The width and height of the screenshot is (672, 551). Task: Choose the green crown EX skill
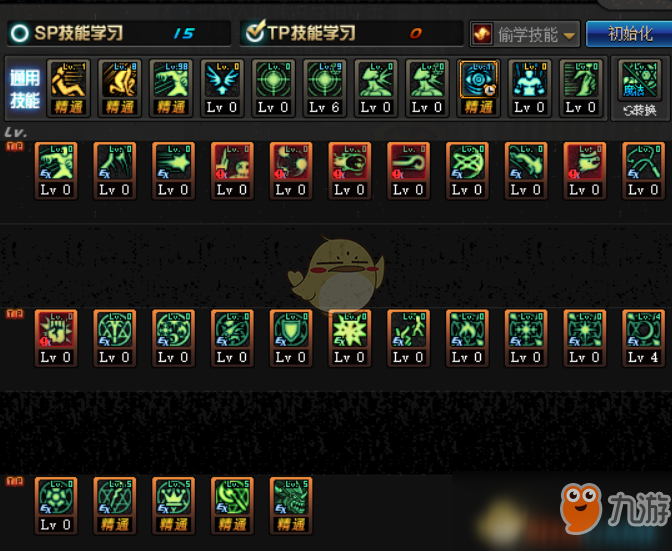click(173, 497)
